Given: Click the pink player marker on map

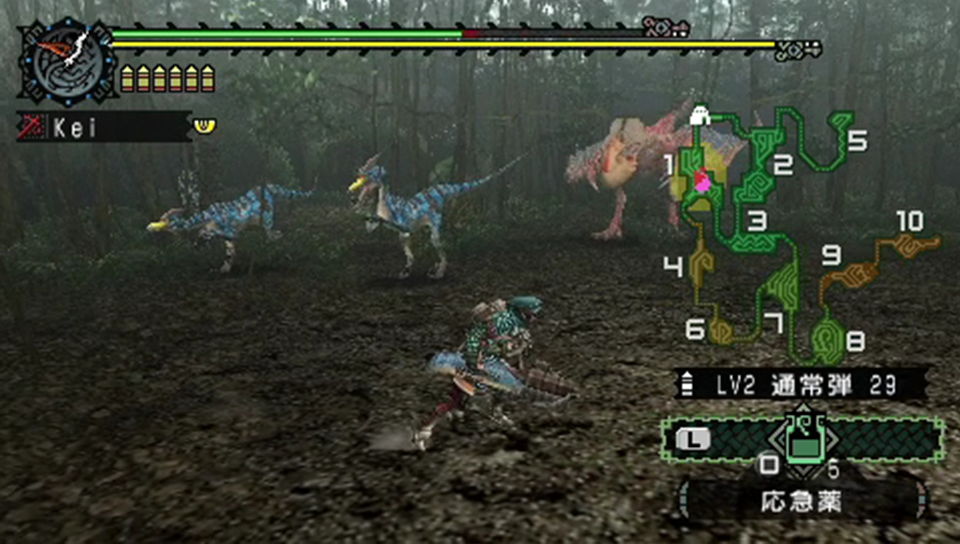Looking at the screenshot, I should tap(702, 182).
